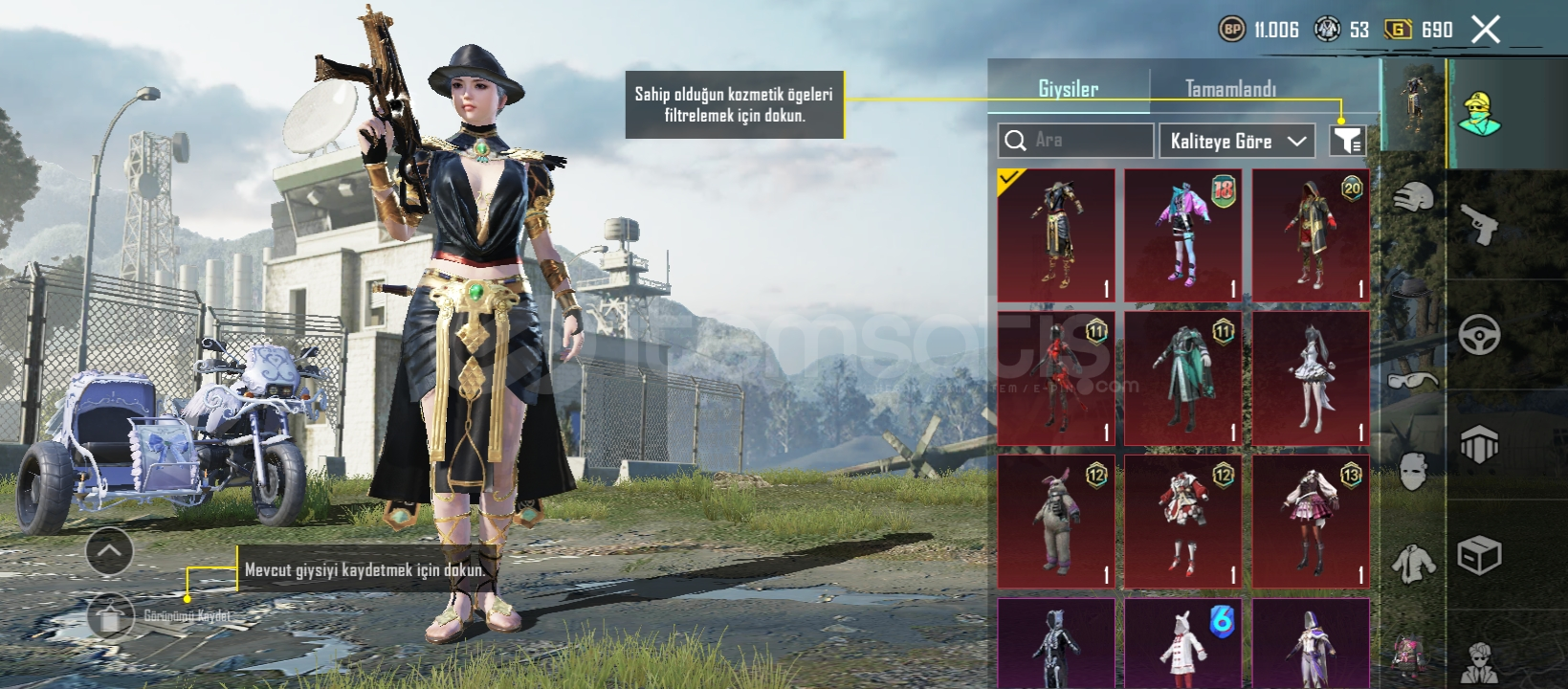Open the Kaliteye Göre sort dropdown
This screenshot has width=1568, height=689.
pyautogui.click(x=1237, y=142)
